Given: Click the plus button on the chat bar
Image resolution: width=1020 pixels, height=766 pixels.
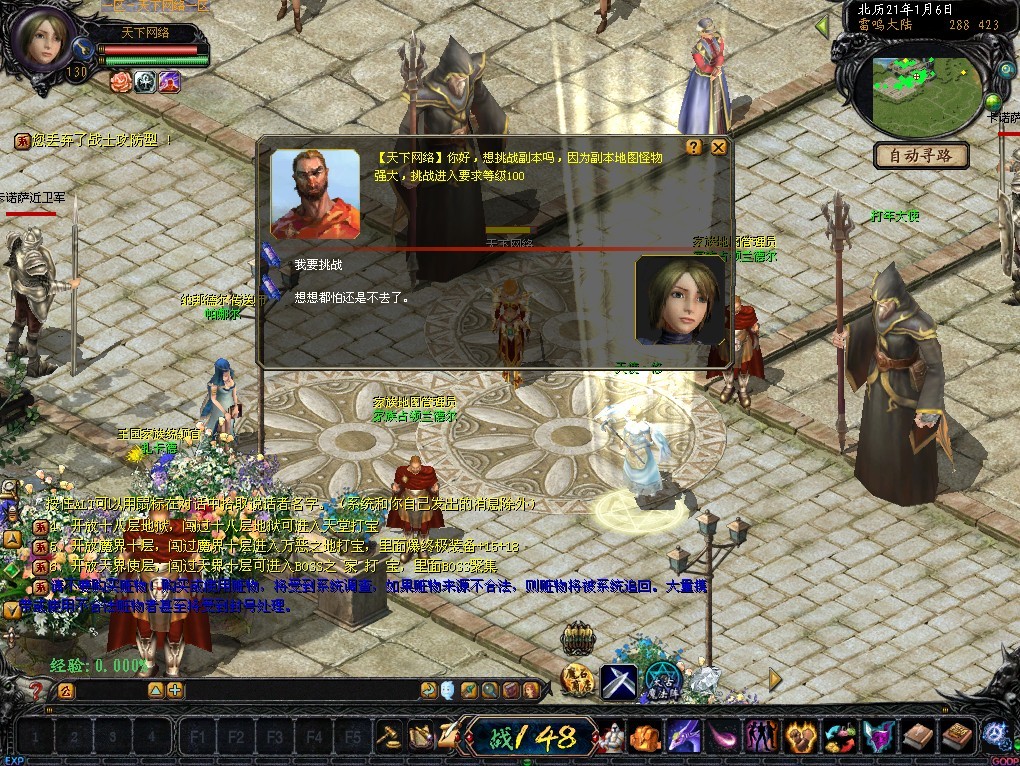Looking at the screenshot, I should [175, 690].
